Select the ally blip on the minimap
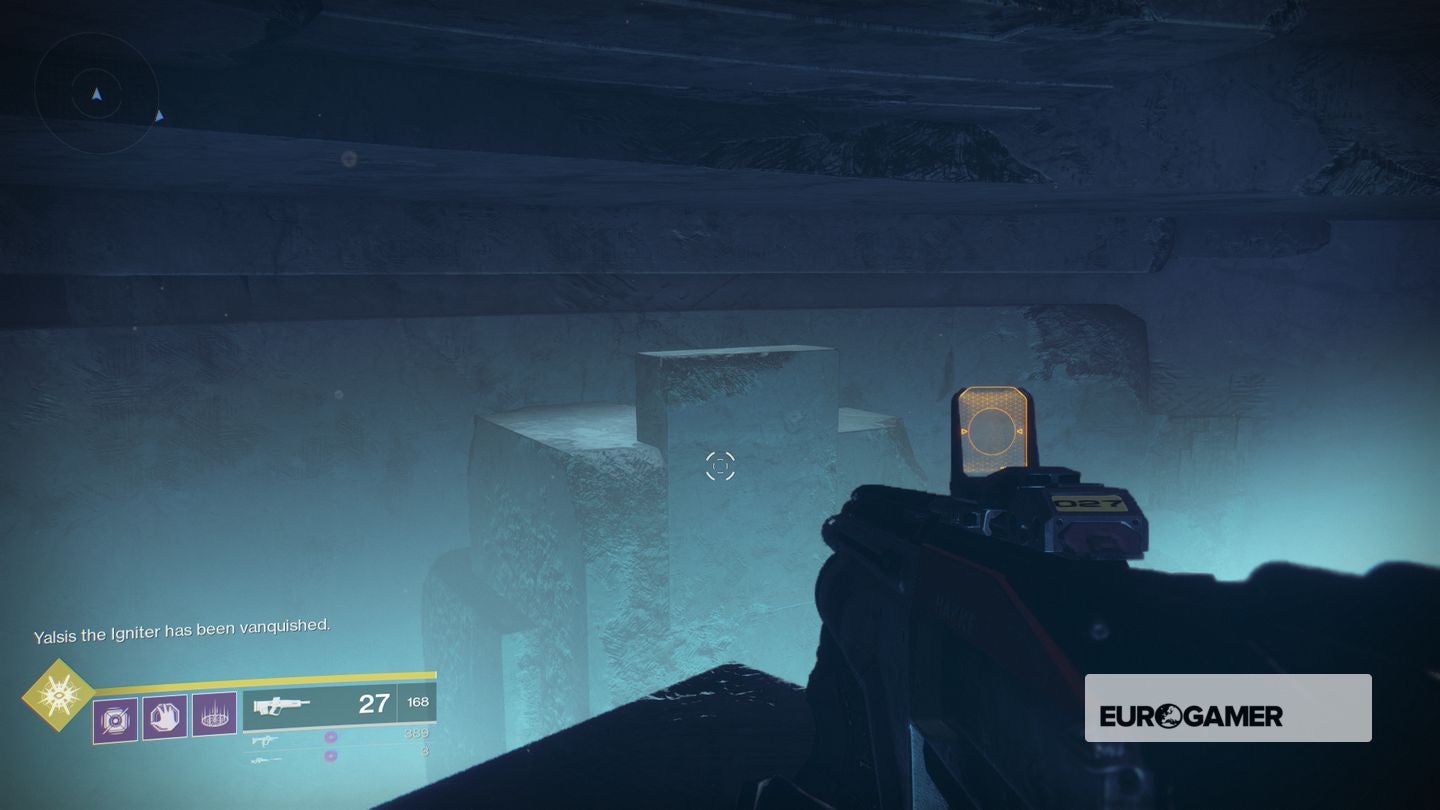 click(x=159, y=116)
